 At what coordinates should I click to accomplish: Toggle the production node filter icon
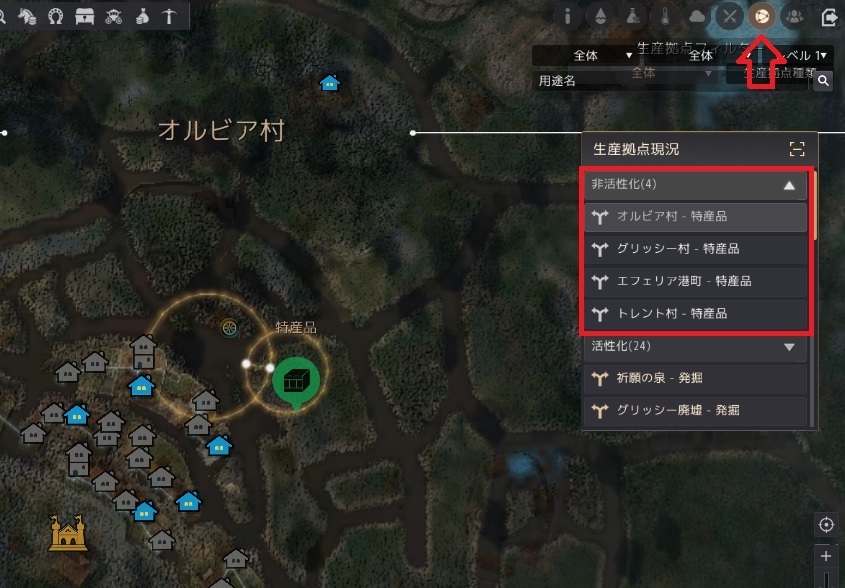point(763,16)
